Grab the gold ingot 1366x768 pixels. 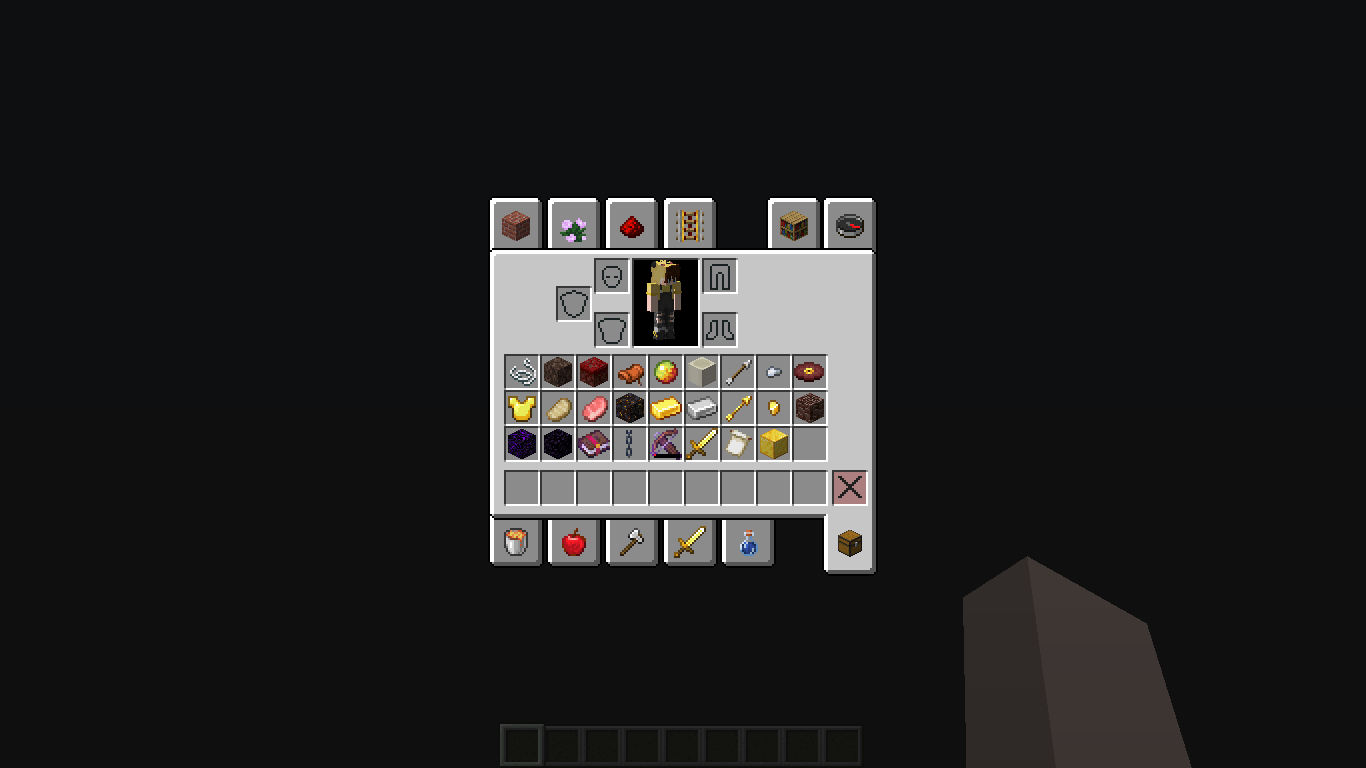tap(665, 407)
